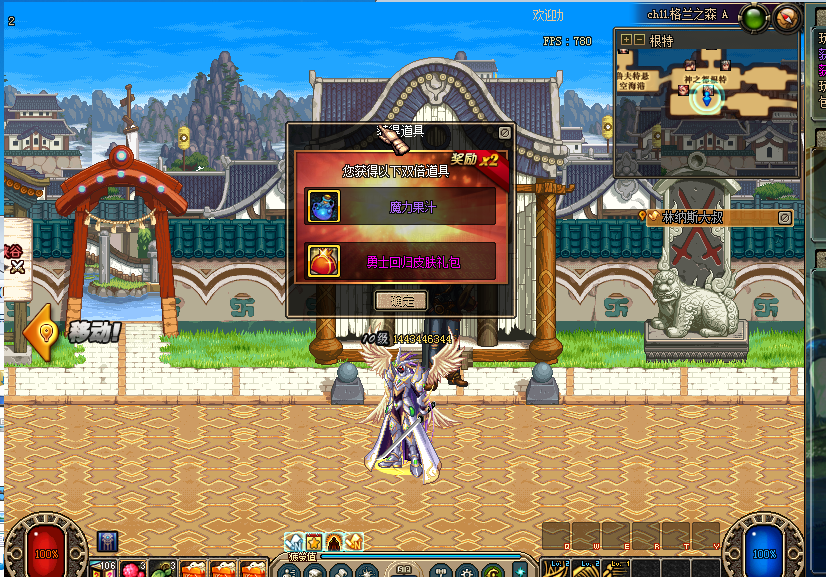Image resolution: width=826 pixels, height=577 pixels.
Task: Select the 勇士回归皮肤礼包 red pouch reward
Action: click(x=323, y=261)
